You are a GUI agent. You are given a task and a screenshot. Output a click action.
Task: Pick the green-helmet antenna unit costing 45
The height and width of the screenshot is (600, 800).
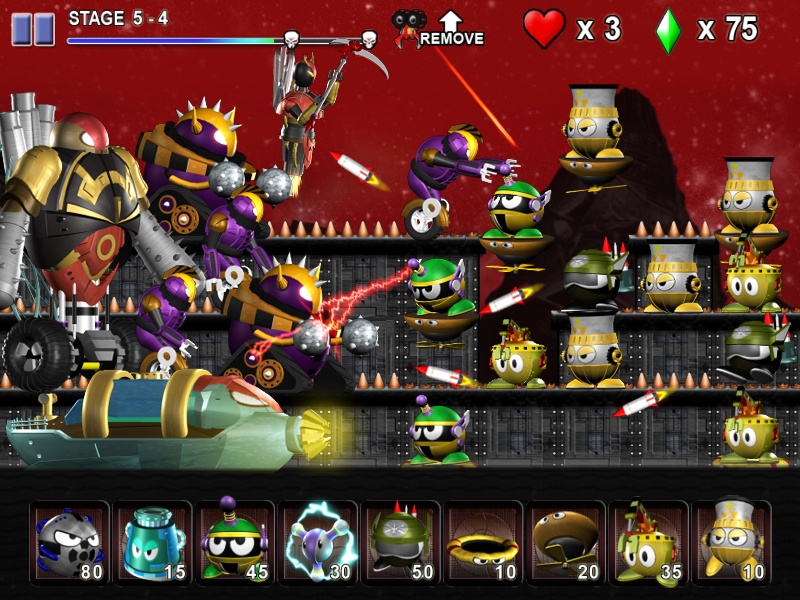pyautogui.click(x=235, y=541)
